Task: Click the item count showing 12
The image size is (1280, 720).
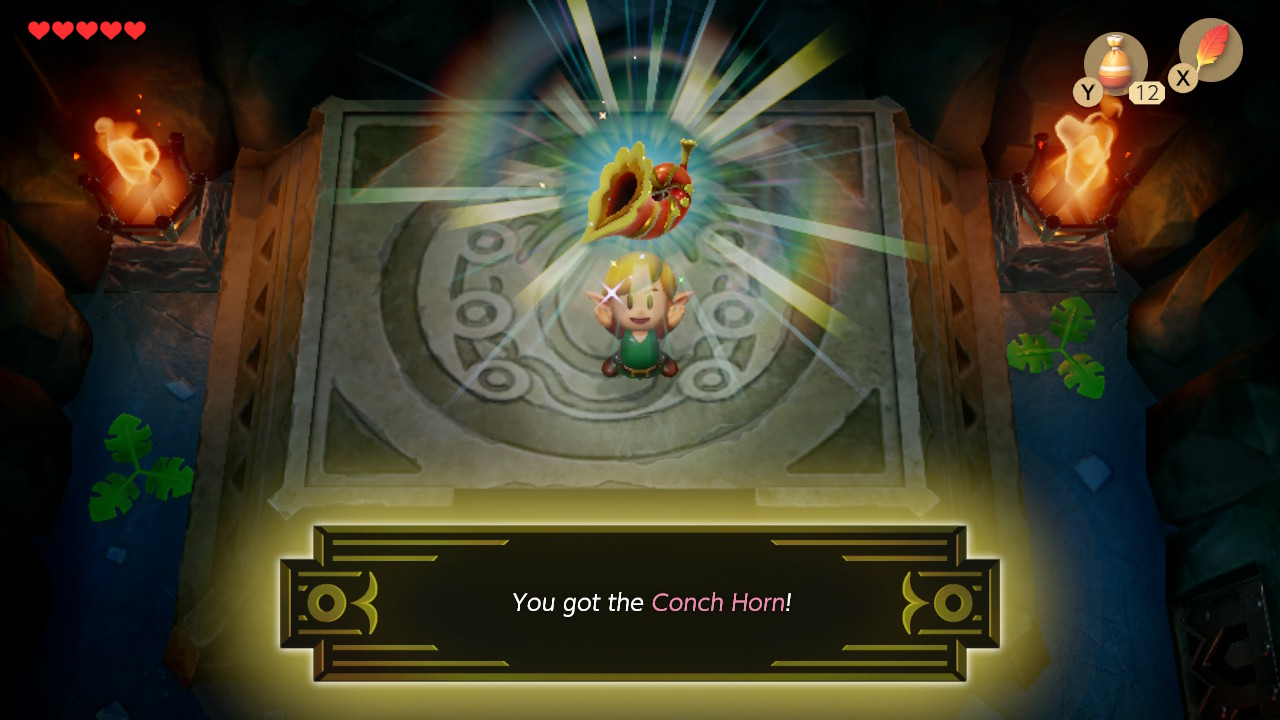Action: tap(1148, 92)
